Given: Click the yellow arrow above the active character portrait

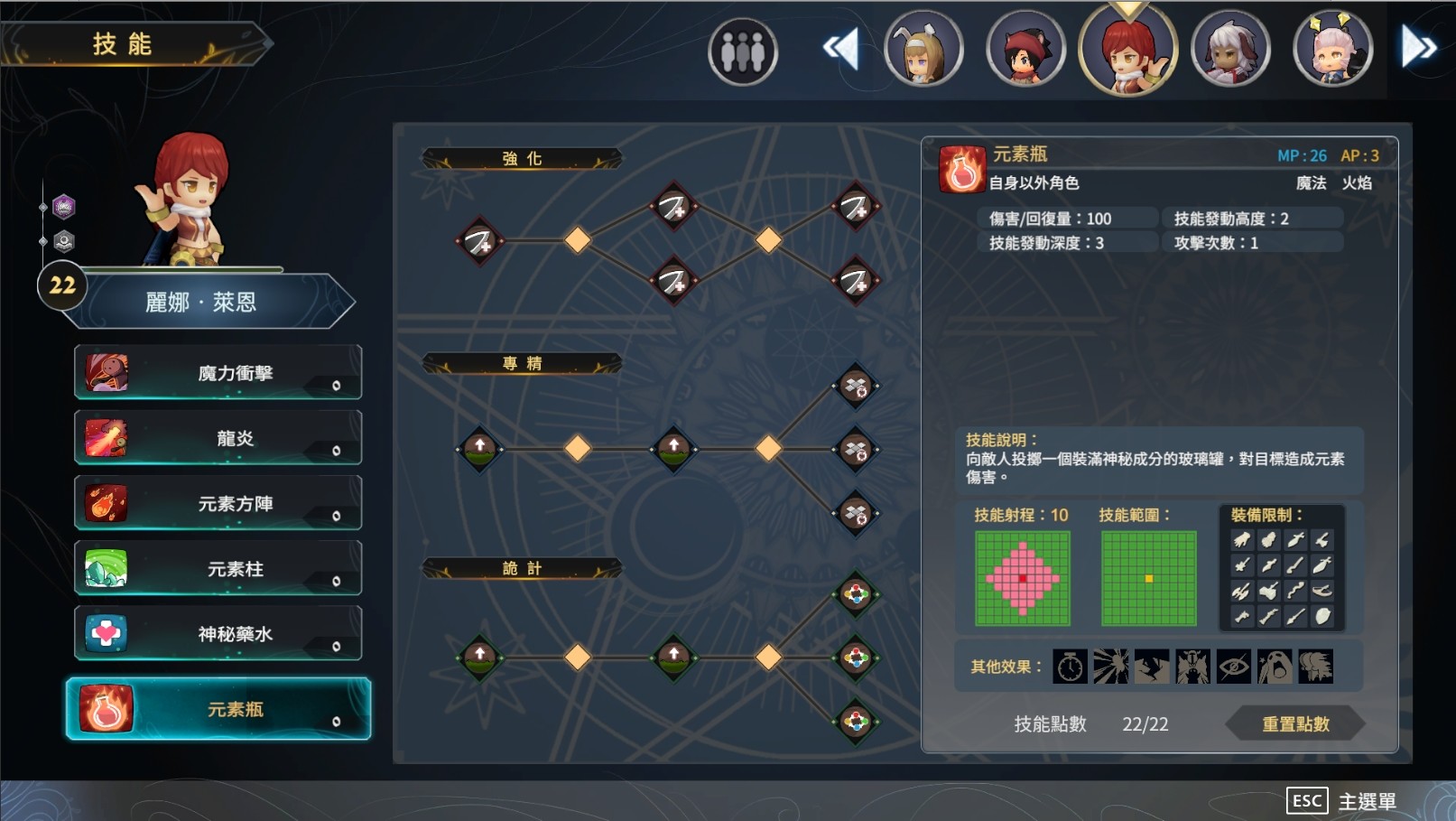Looking at the screenshot, I should pyautogui.click(x=1126, y=11).
